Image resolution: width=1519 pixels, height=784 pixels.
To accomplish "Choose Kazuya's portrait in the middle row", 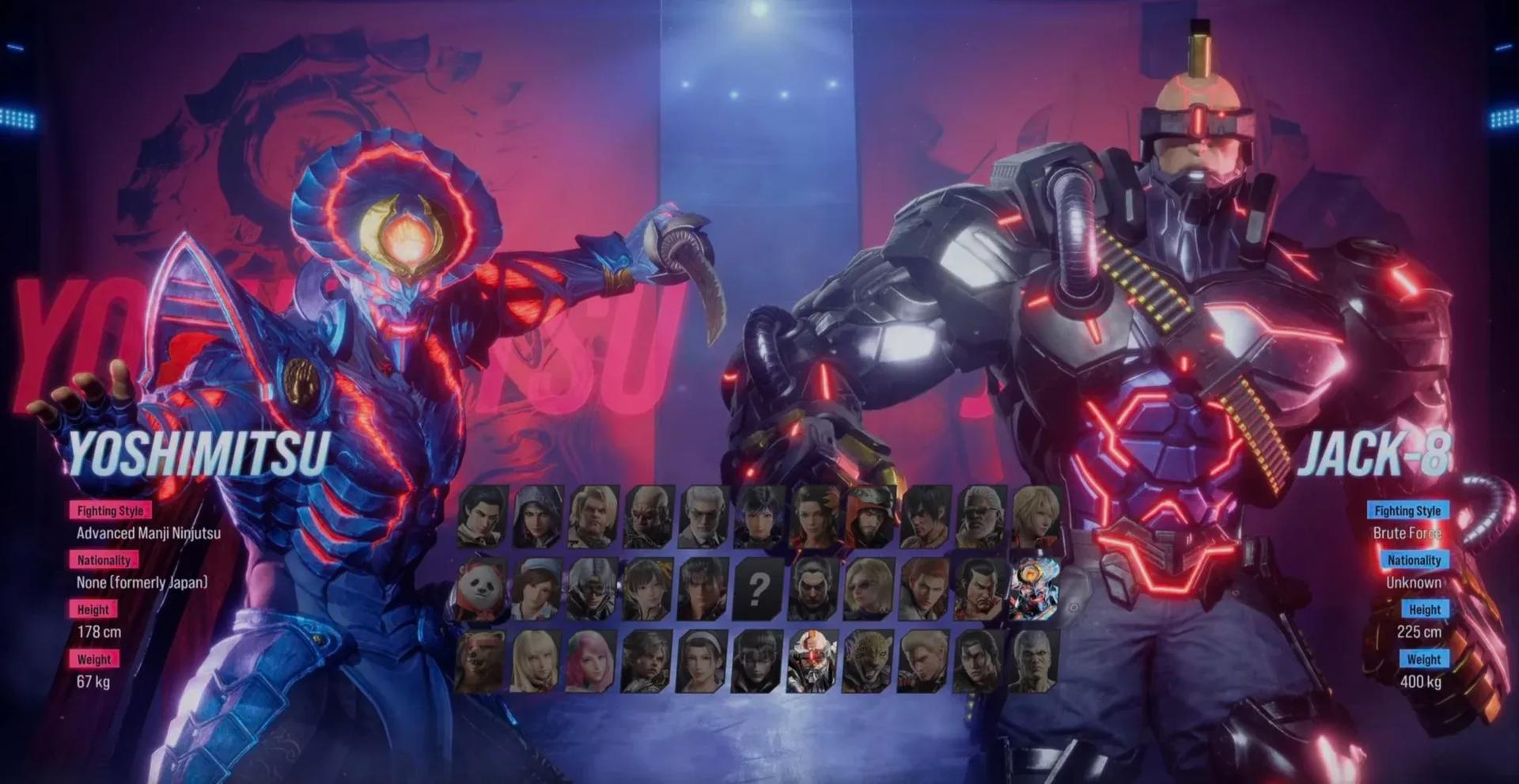I will click(x=813, y=589).
